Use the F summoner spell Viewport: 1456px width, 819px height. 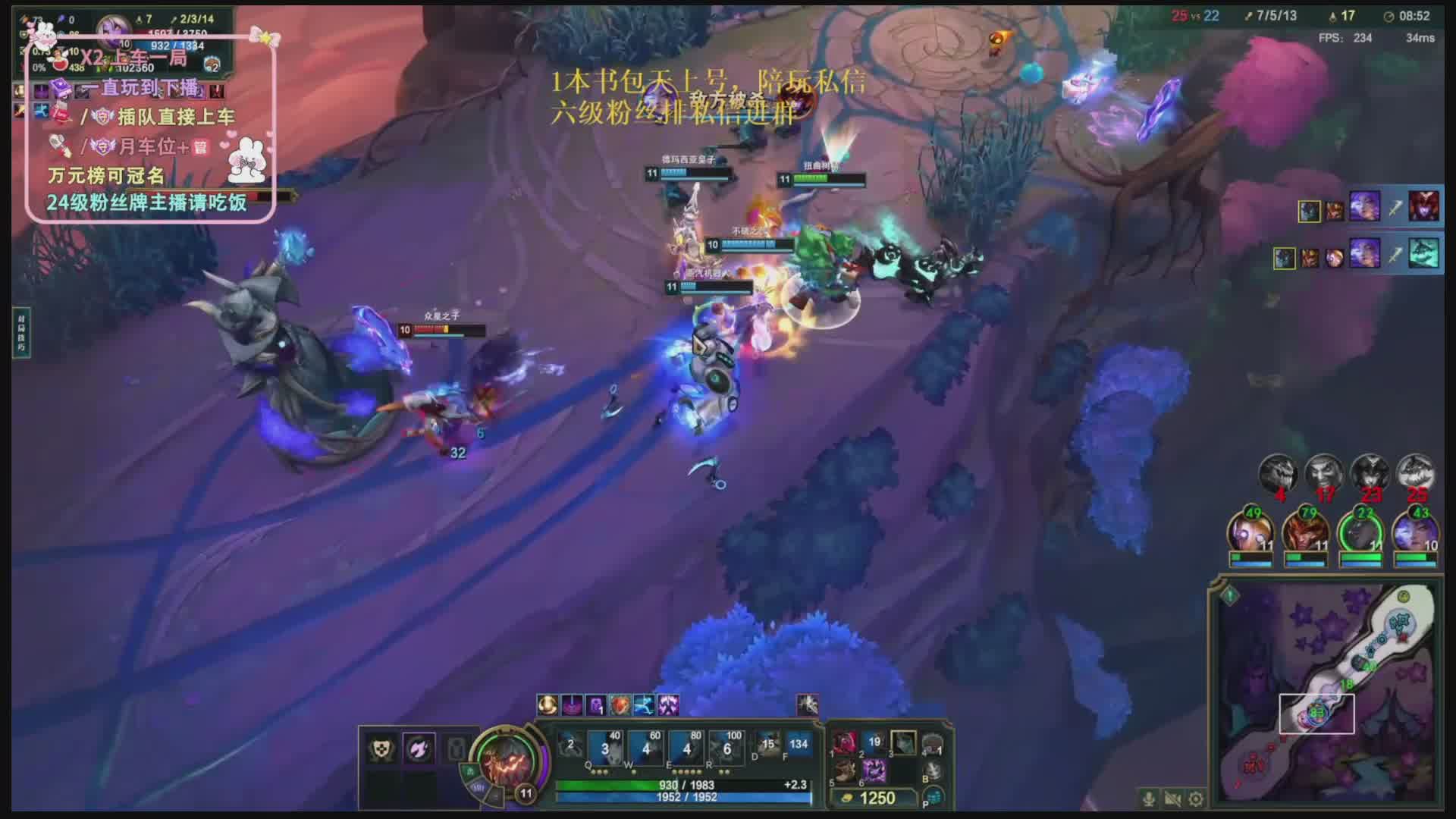click(798, 744)
